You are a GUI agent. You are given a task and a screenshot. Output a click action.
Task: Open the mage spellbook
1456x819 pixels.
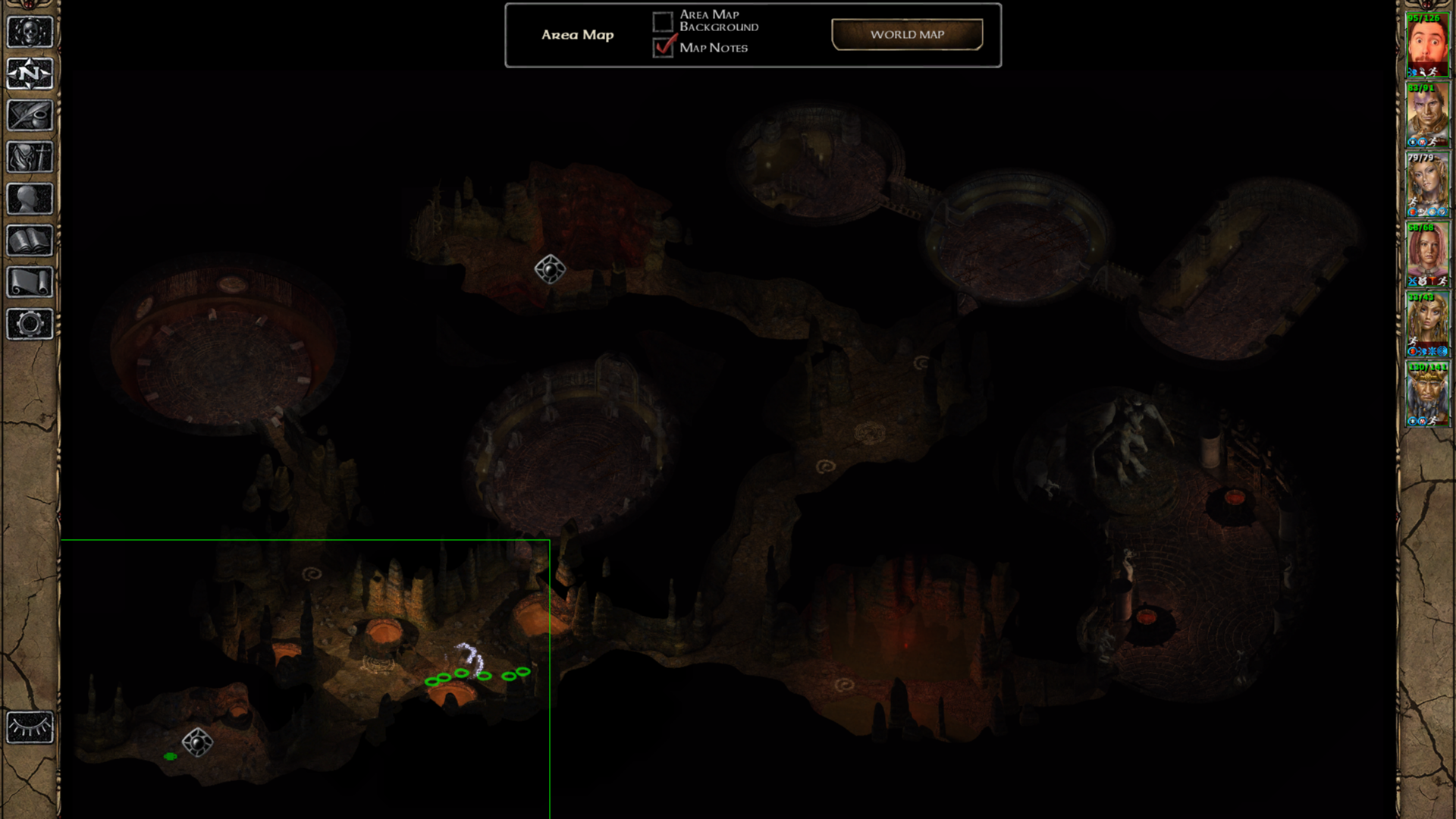pos(30,240)
